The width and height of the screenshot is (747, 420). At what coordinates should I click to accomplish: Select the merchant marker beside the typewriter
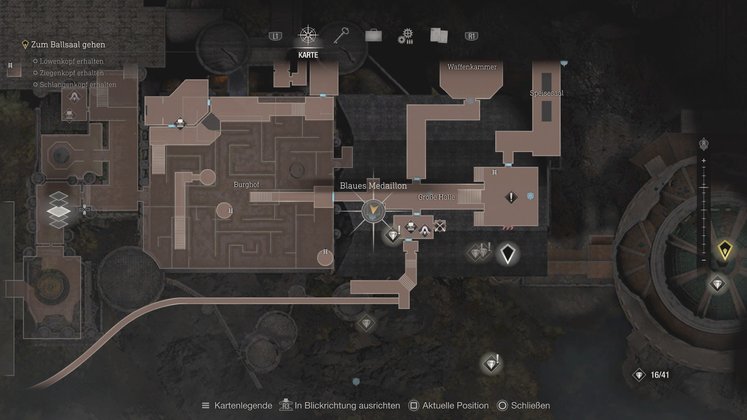click(424, 230)
